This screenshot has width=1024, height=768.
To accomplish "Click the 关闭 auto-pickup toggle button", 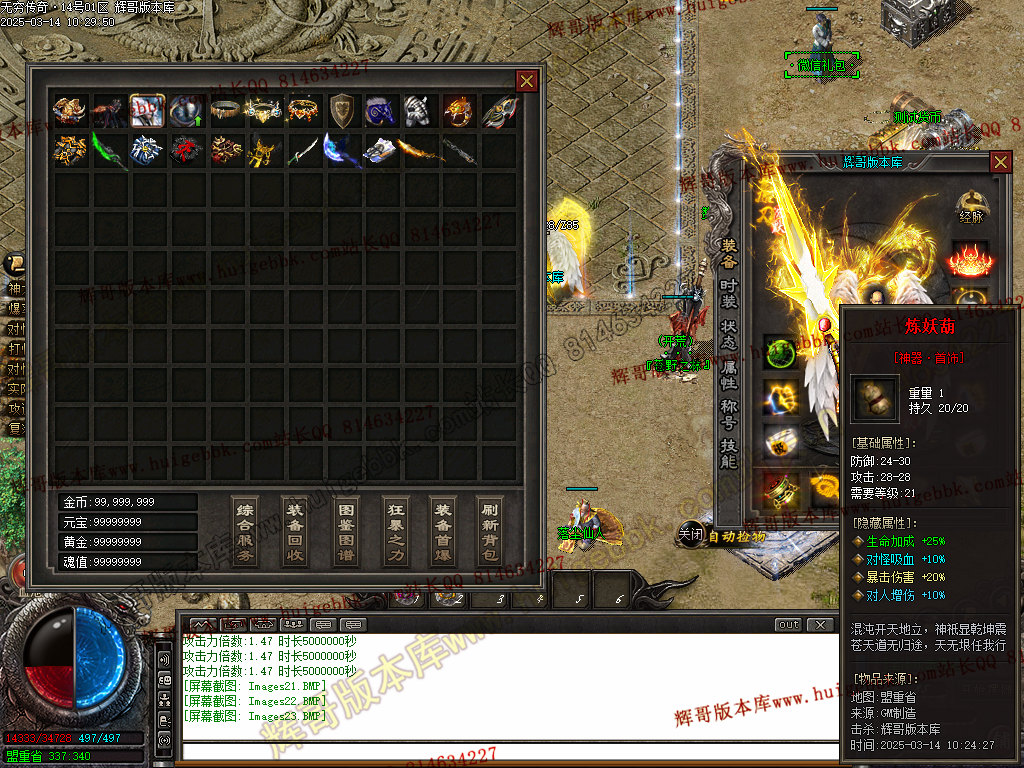I will click(691, 535).
